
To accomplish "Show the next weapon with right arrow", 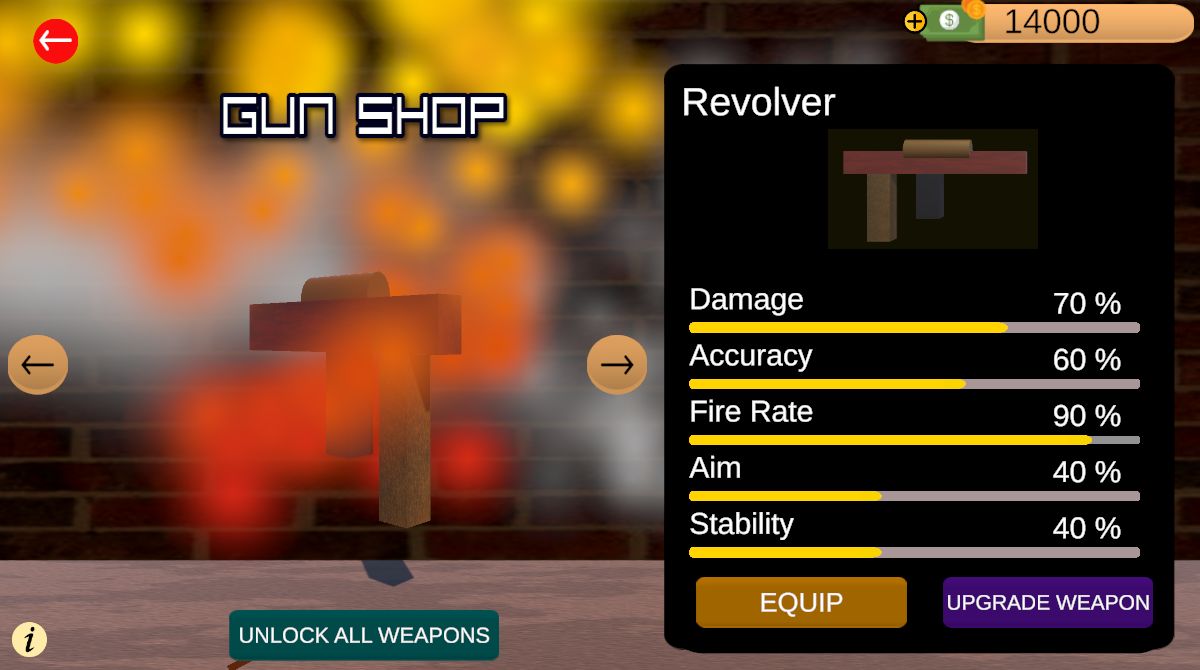I will (616, 364).
